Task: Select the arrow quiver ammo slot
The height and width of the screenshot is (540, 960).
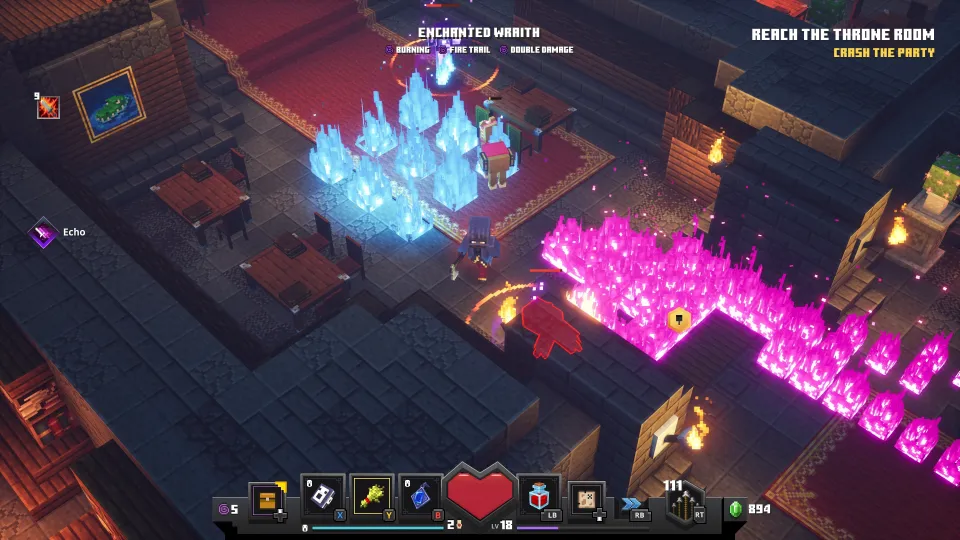Action: click(x=685, y=501)
